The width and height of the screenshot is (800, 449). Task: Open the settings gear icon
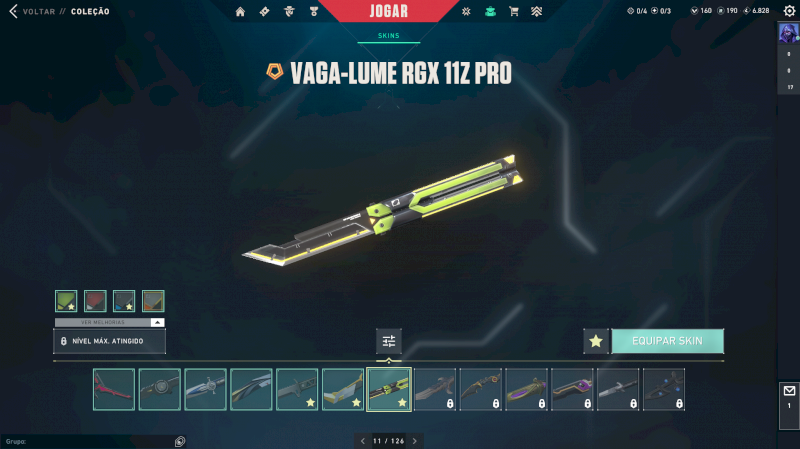pyautogui.click(x=788, y=11)
